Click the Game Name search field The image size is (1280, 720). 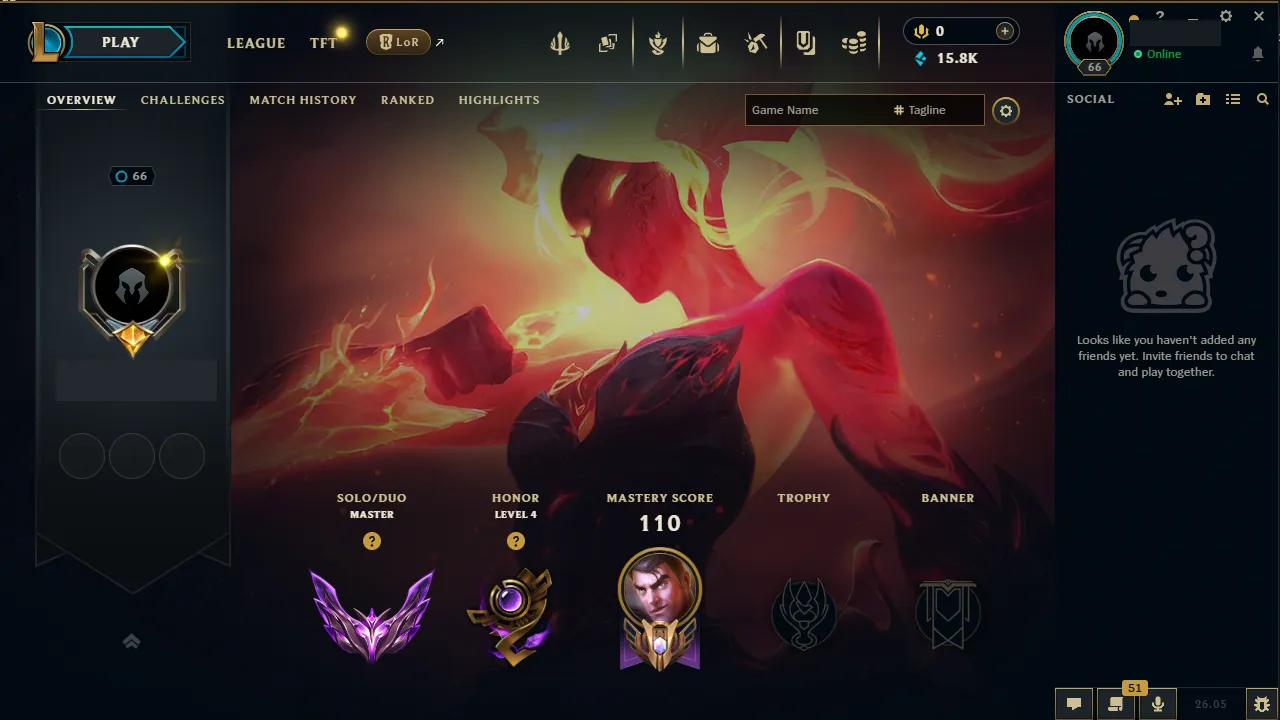coord(810,110)
